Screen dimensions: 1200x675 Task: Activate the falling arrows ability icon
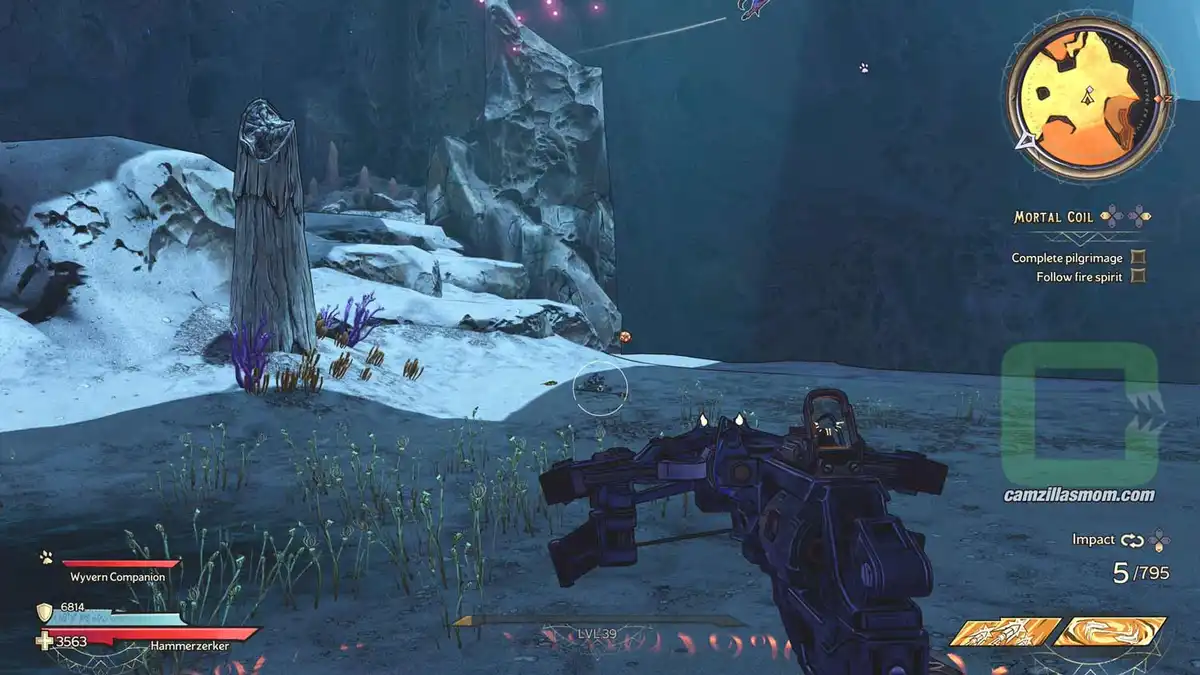tap(1004, 631)
